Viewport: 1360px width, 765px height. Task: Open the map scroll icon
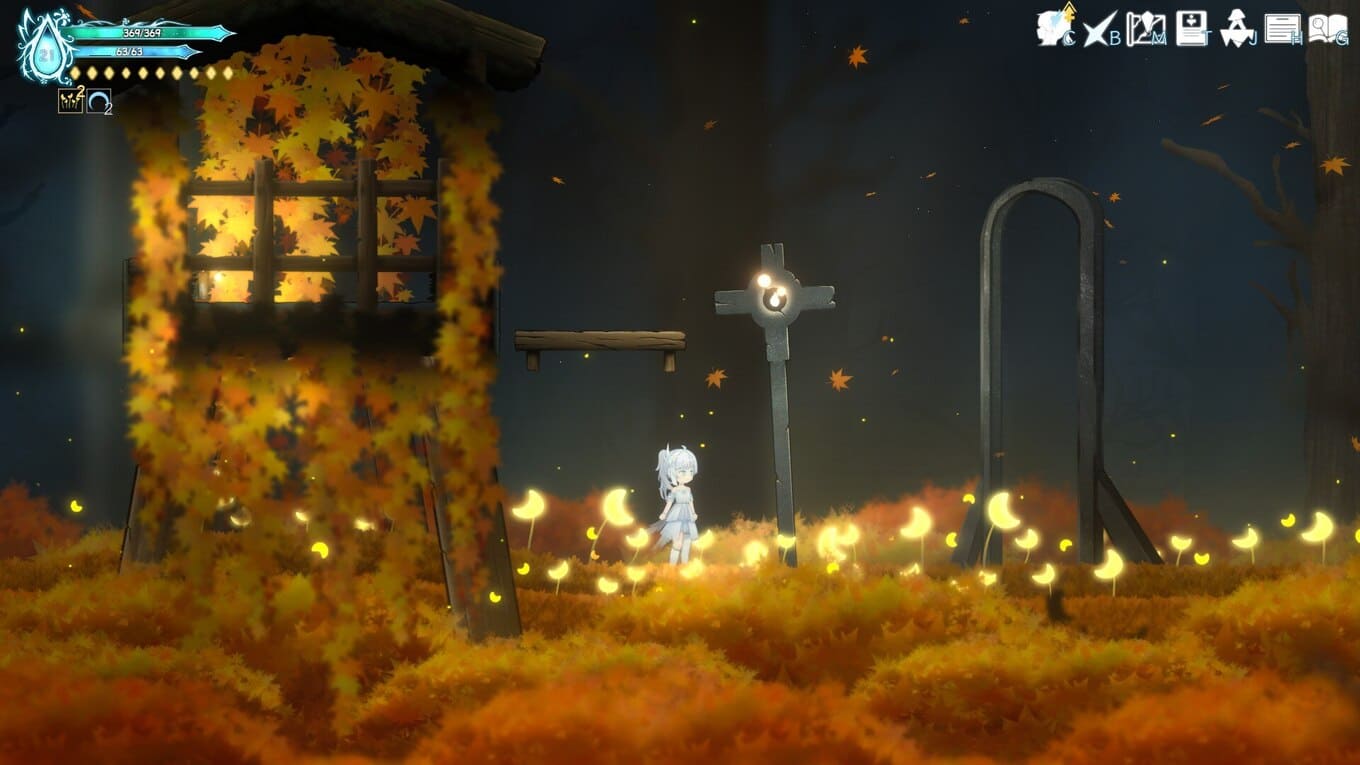point(1144,28)
